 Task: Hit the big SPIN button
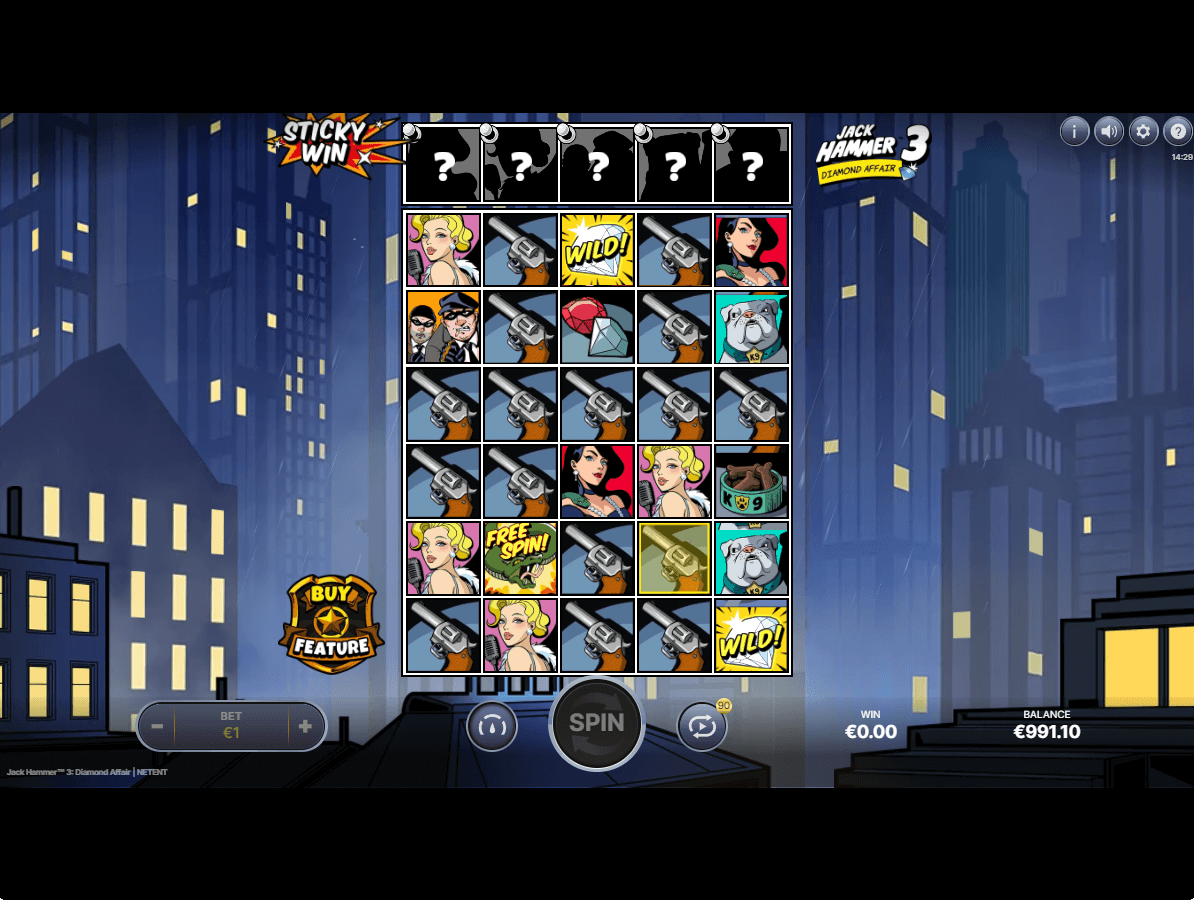[597, 724]
